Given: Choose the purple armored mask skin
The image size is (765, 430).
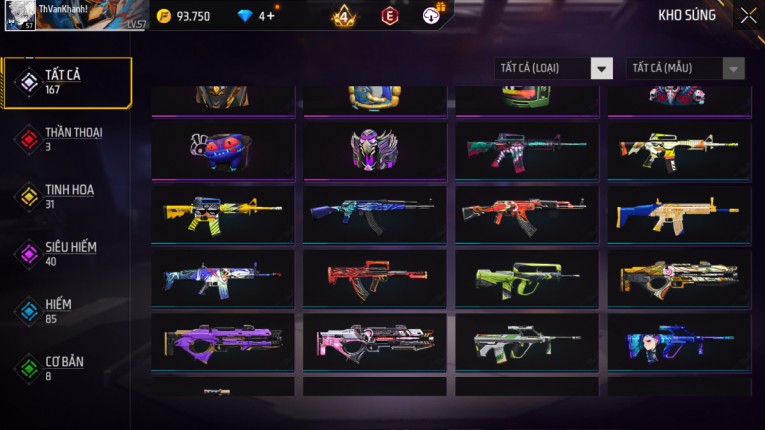Looking at the screenshot, I should tap(375, 149).
